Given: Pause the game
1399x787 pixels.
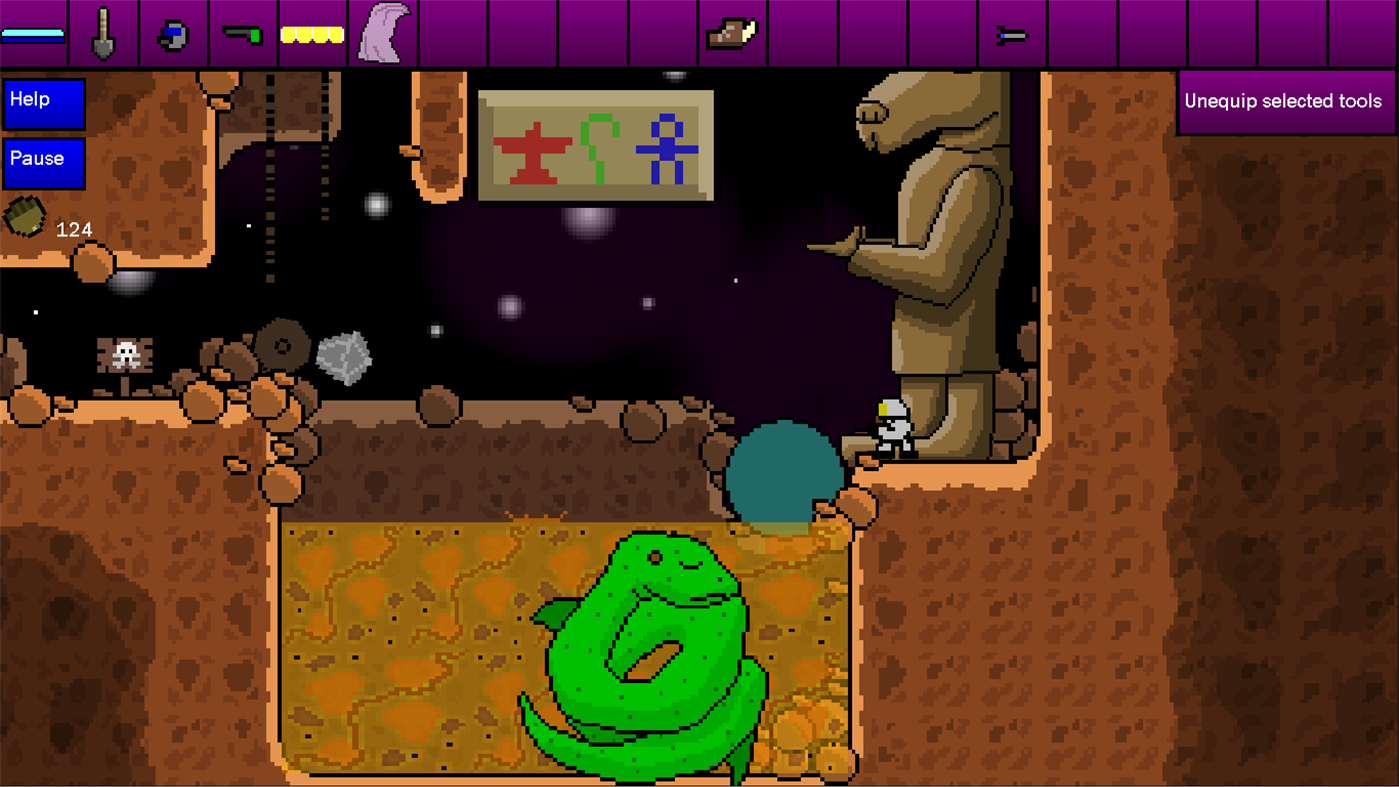Looking at the screenshot, I should (x=43, y=162).
